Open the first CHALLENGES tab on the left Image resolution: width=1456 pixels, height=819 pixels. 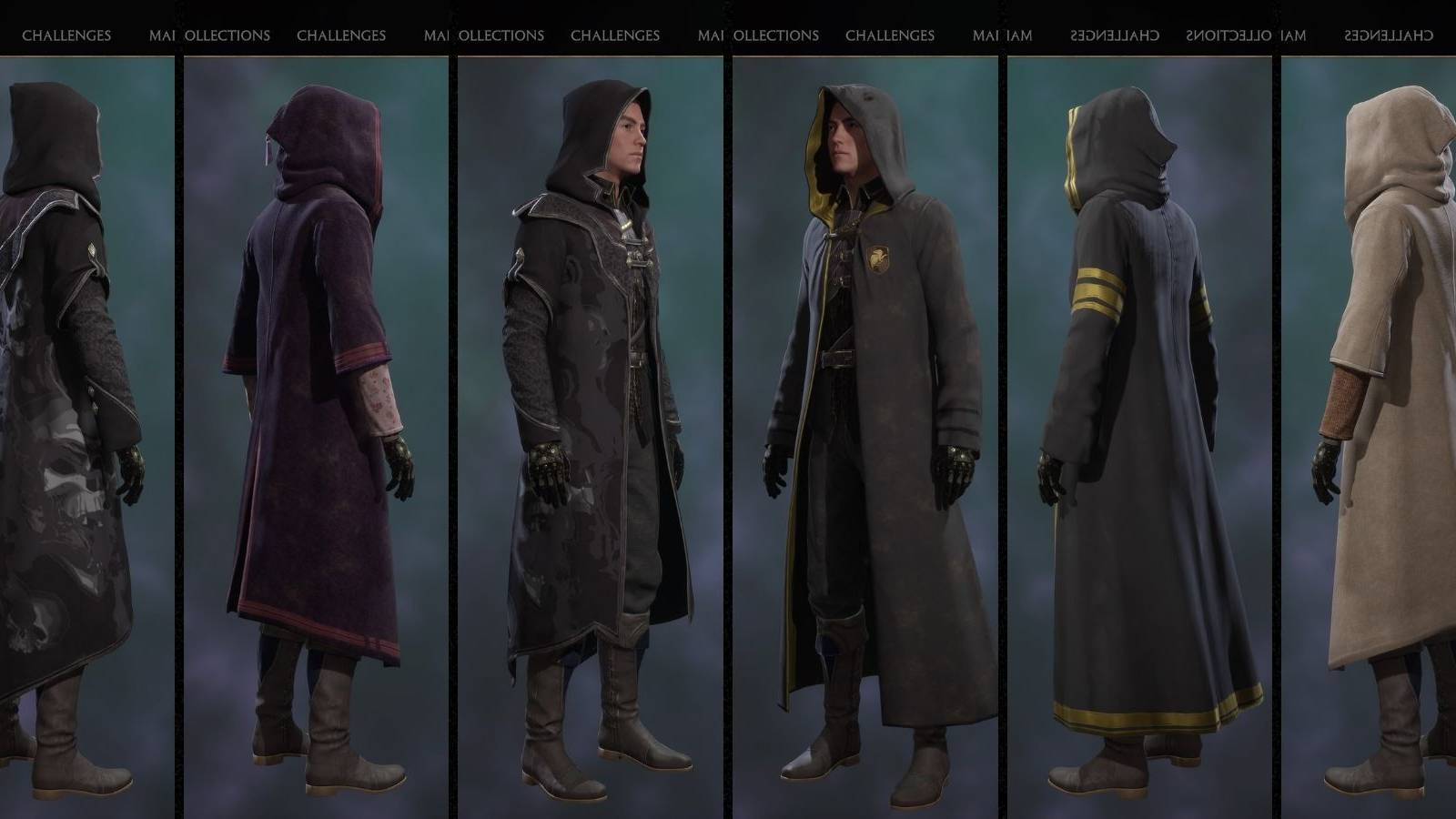tap(66, 35)
